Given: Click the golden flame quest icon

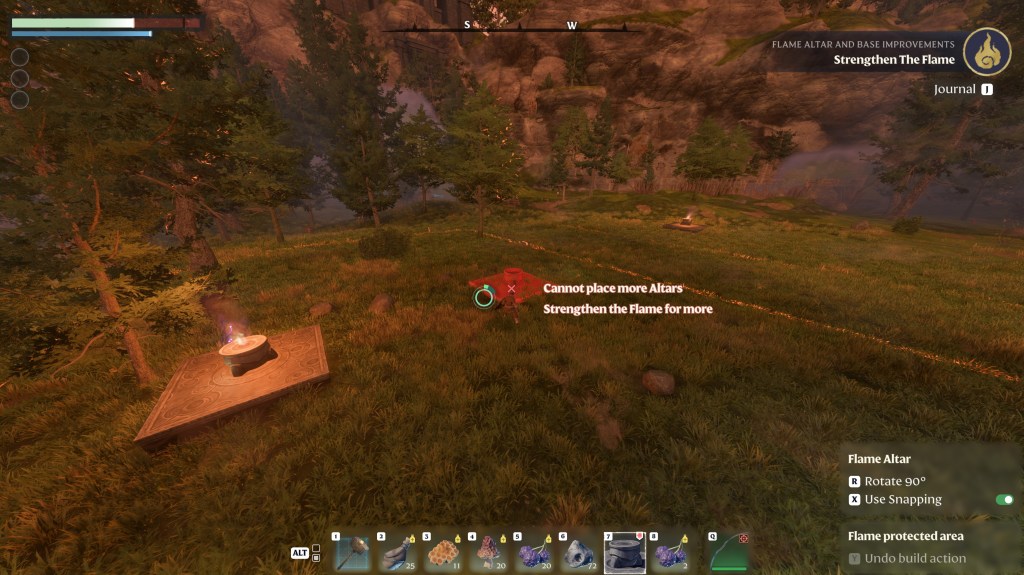Looking at the screenshot, I should point(987,52).
